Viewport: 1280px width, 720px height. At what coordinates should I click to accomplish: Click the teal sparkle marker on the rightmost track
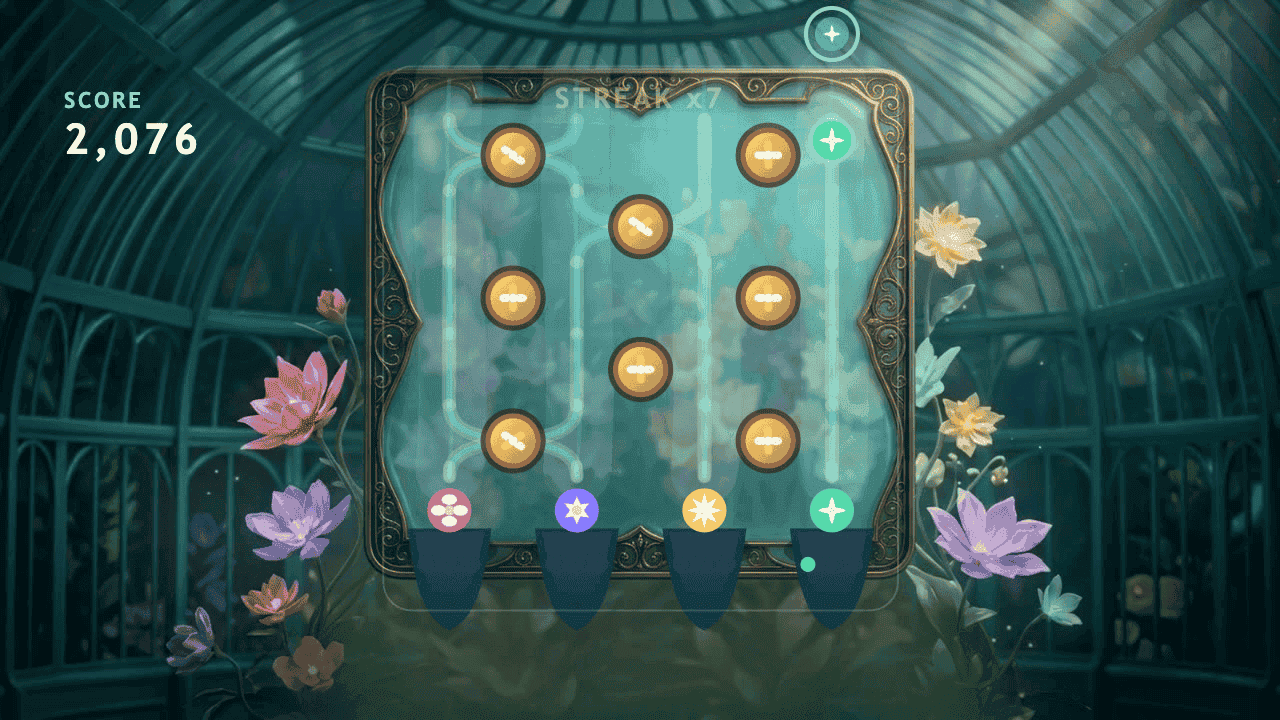click(832, 140)
